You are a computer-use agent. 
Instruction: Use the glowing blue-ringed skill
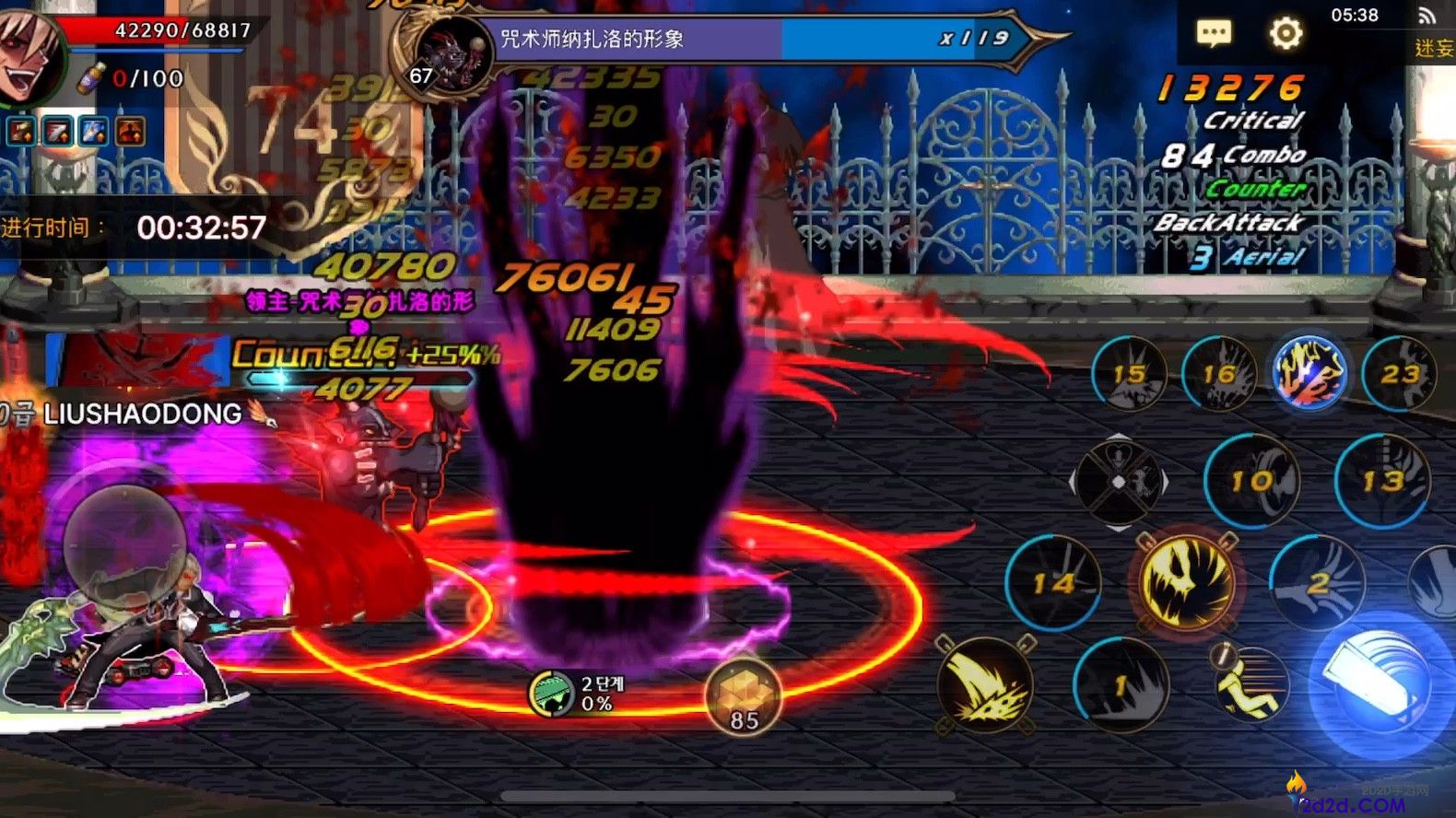coord(1309,372)
